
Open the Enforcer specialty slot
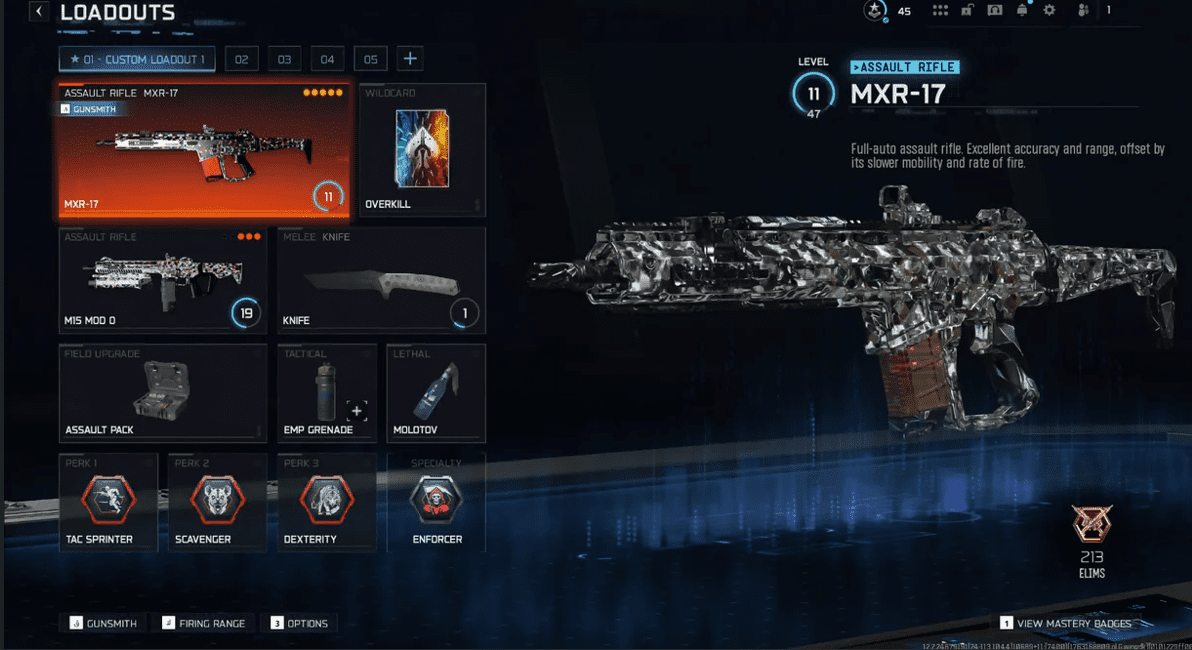tap(436, 502)
